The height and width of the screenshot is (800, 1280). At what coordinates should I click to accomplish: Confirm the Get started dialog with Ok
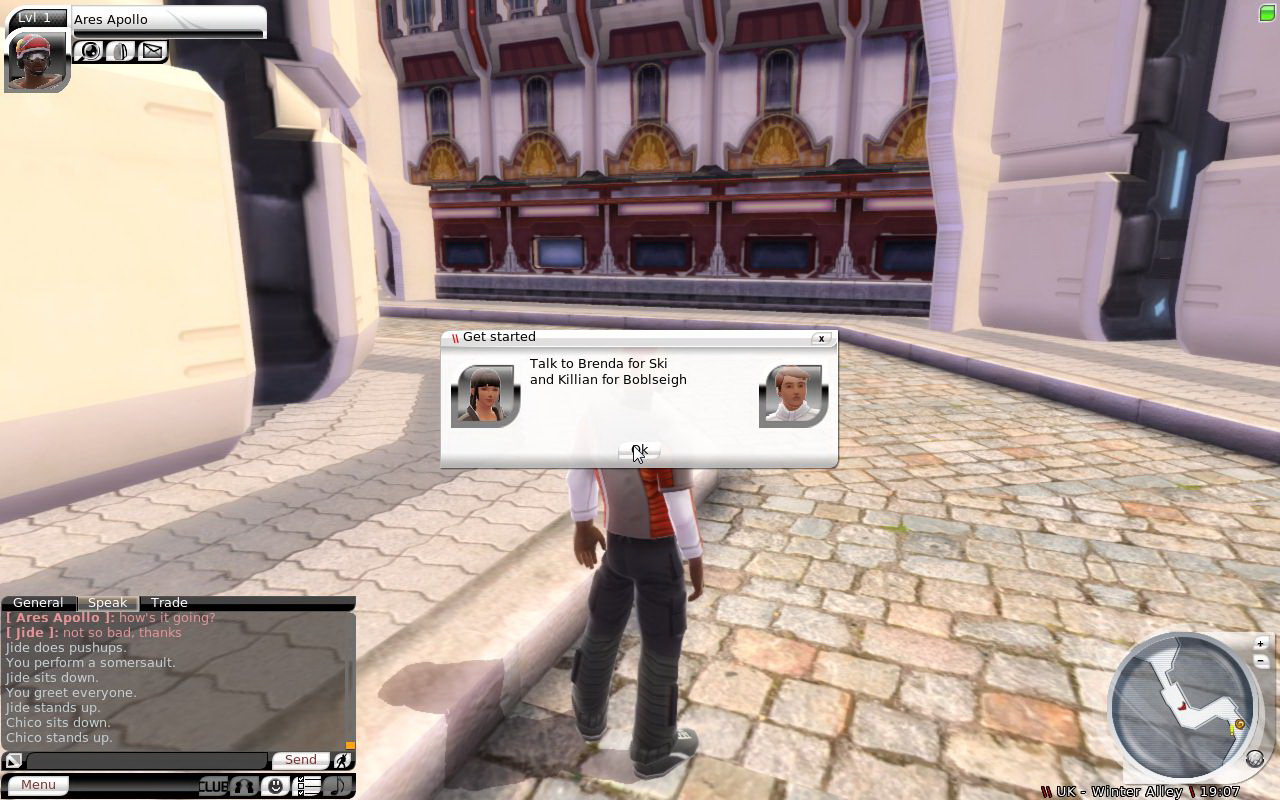point(639,452)
